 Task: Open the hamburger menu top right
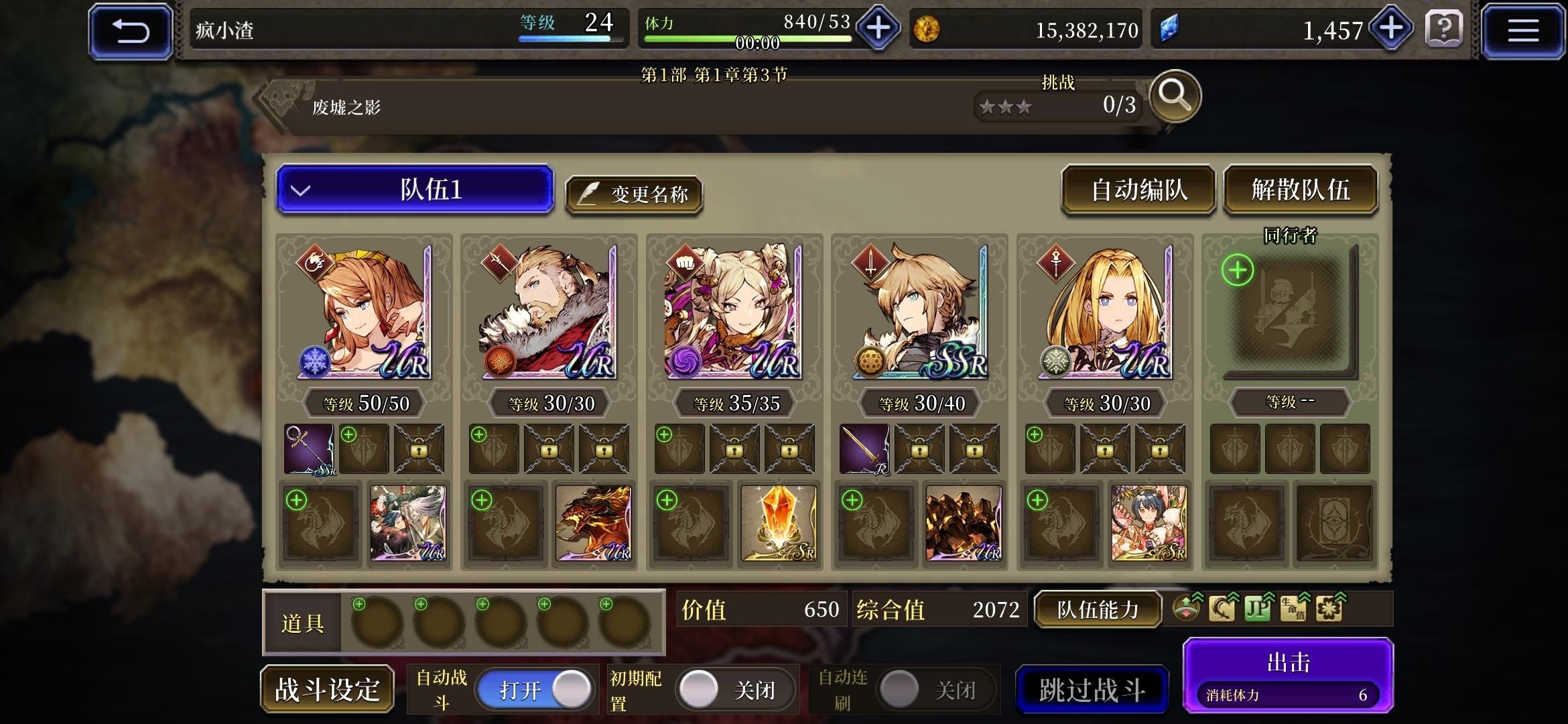click(x=1522, y=29)
